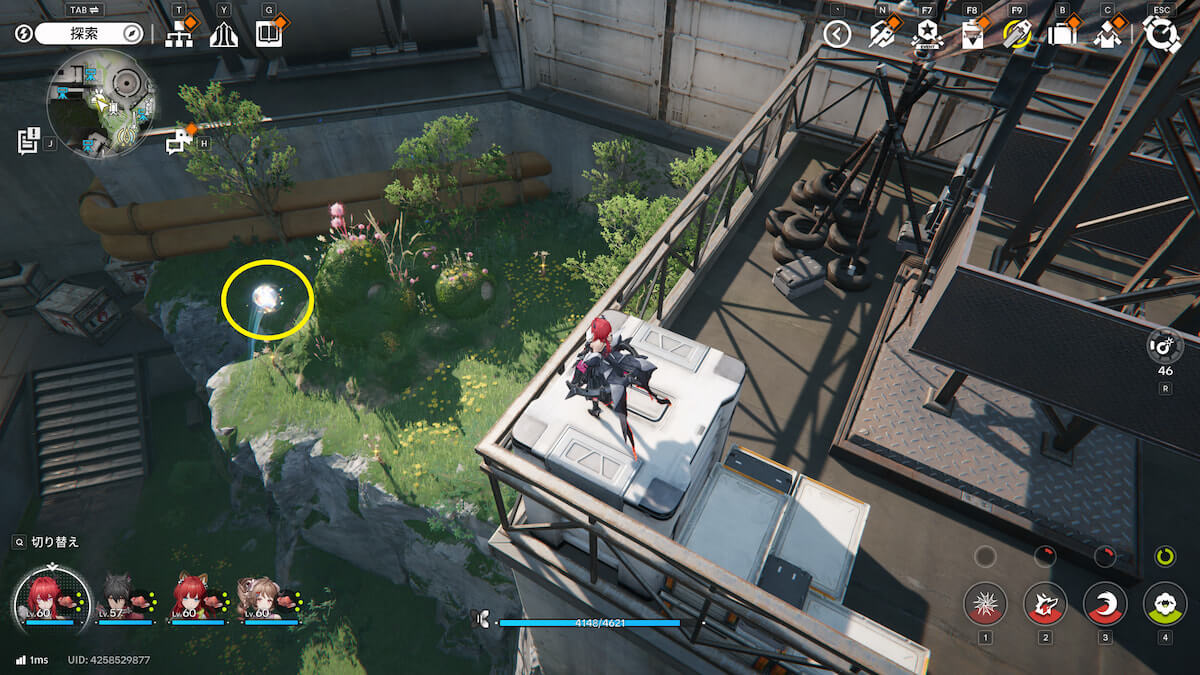This screenshot has width=1200, height=675.
Task: Open the clipboard with triangle icon
Action: coord(972,35)
